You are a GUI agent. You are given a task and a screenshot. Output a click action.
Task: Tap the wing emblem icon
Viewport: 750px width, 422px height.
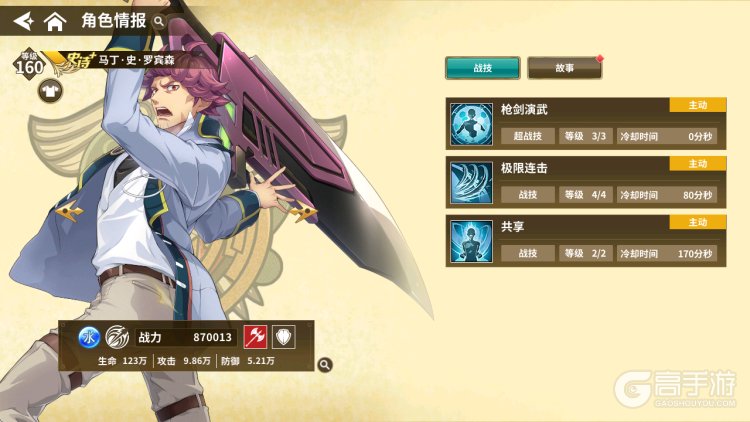coord(117,338)
